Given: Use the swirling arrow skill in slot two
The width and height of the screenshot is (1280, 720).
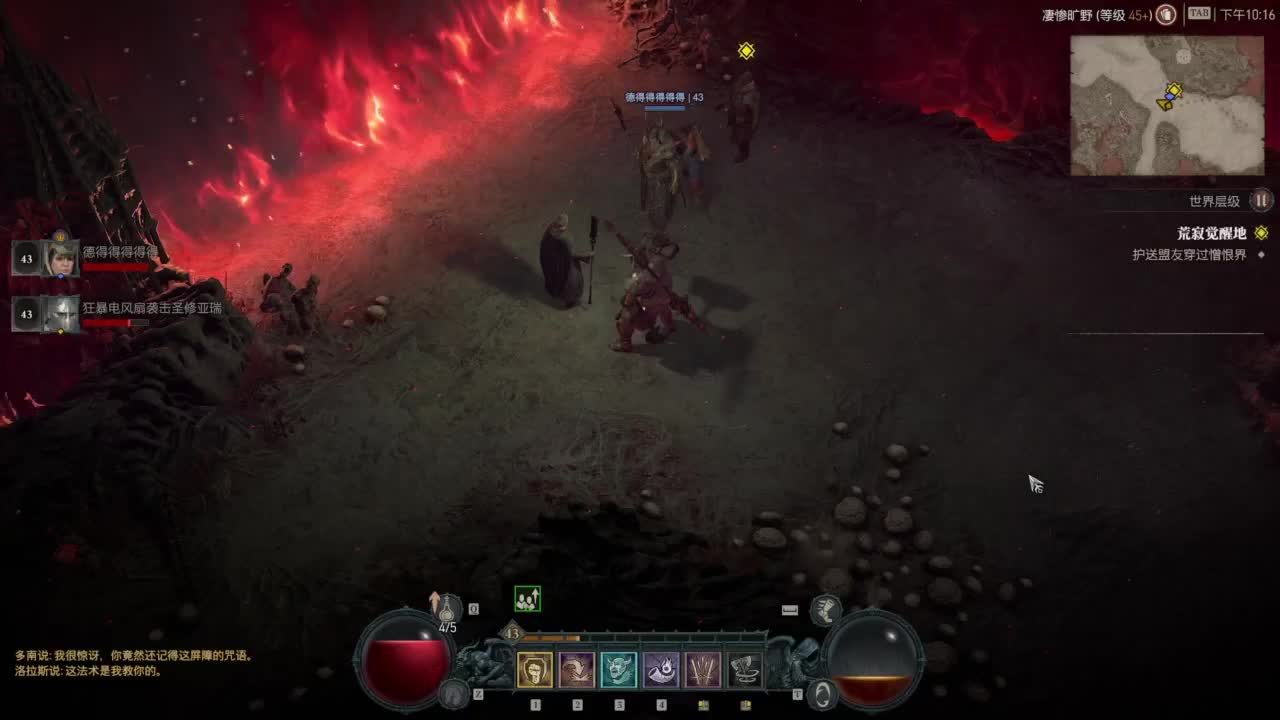Looking at the screenshot, I should [577, 670].
